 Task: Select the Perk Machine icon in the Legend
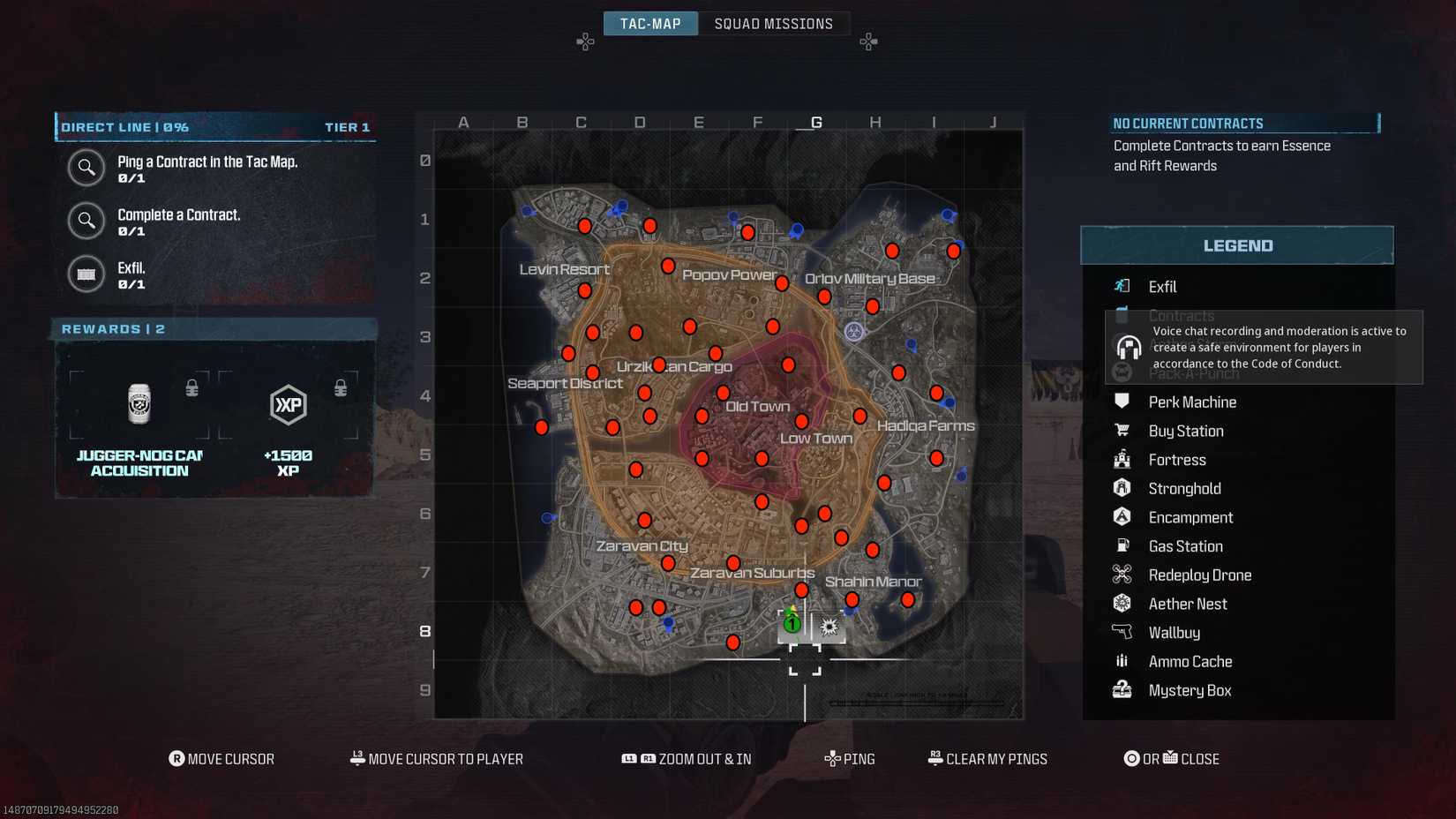tap(1122, 402)
